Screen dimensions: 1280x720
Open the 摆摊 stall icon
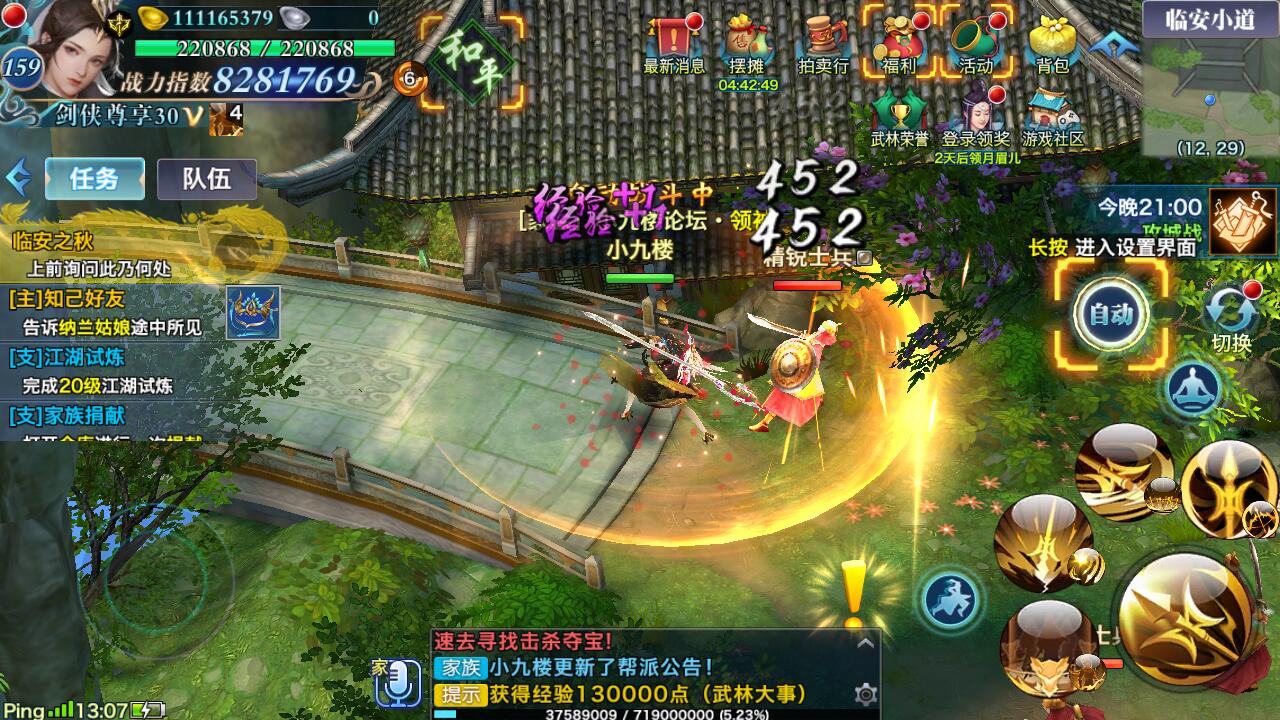pos(747,44)
